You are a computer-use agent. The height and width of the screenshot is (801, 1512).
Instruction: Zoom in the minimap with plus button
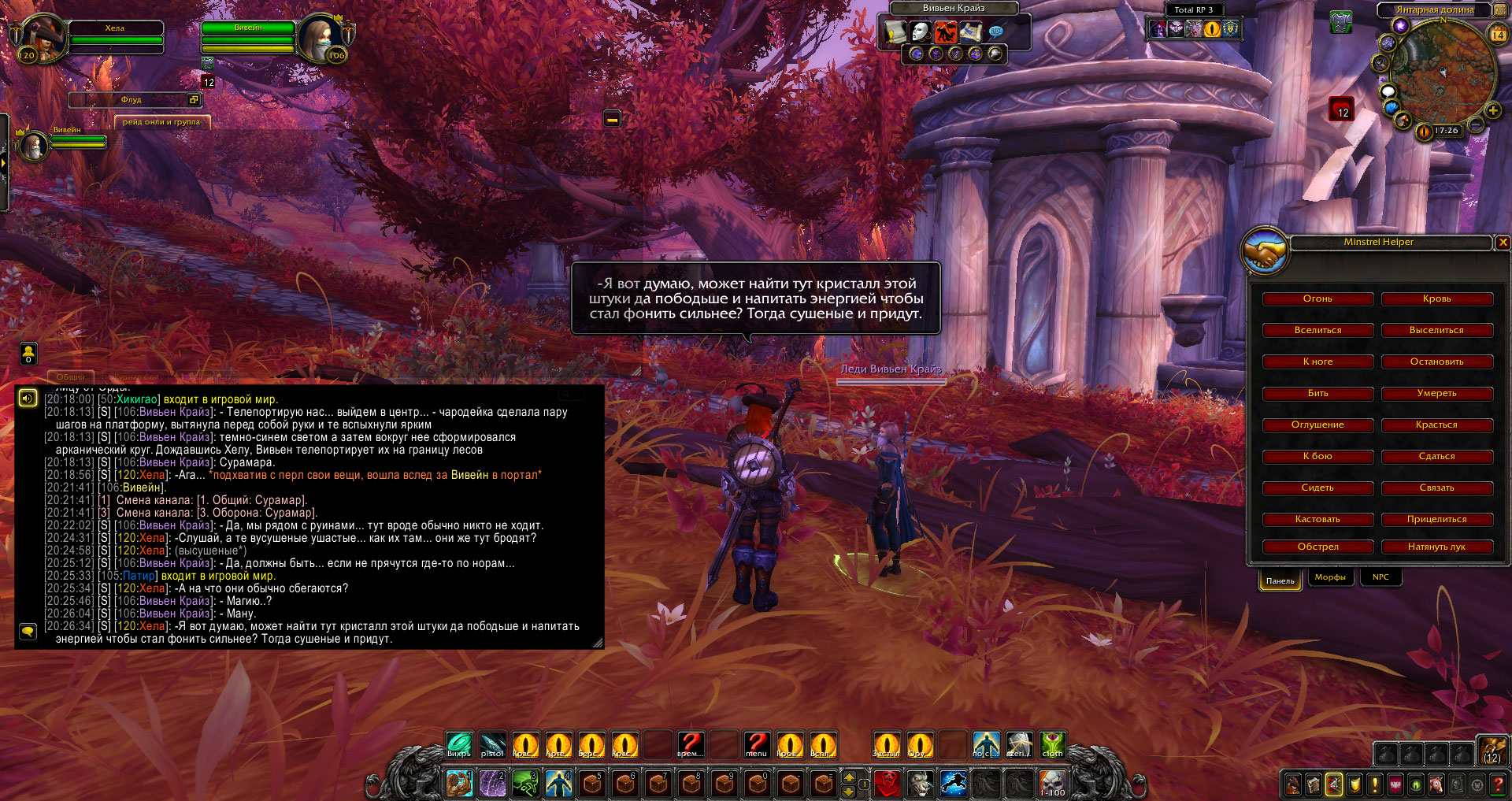pyautogui.click(x=1492, y=111)
